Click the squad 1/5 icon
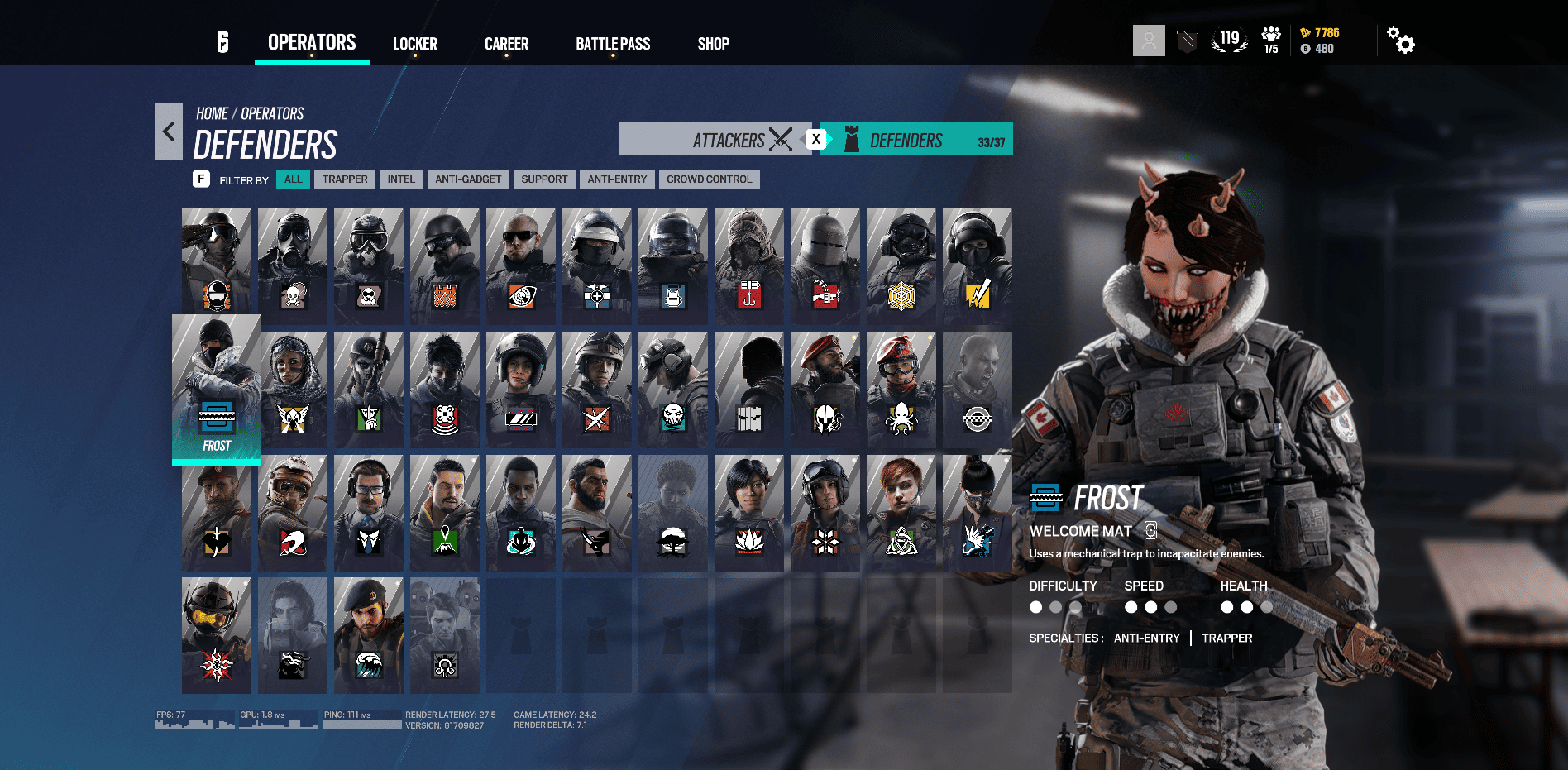 (1270, 38)
